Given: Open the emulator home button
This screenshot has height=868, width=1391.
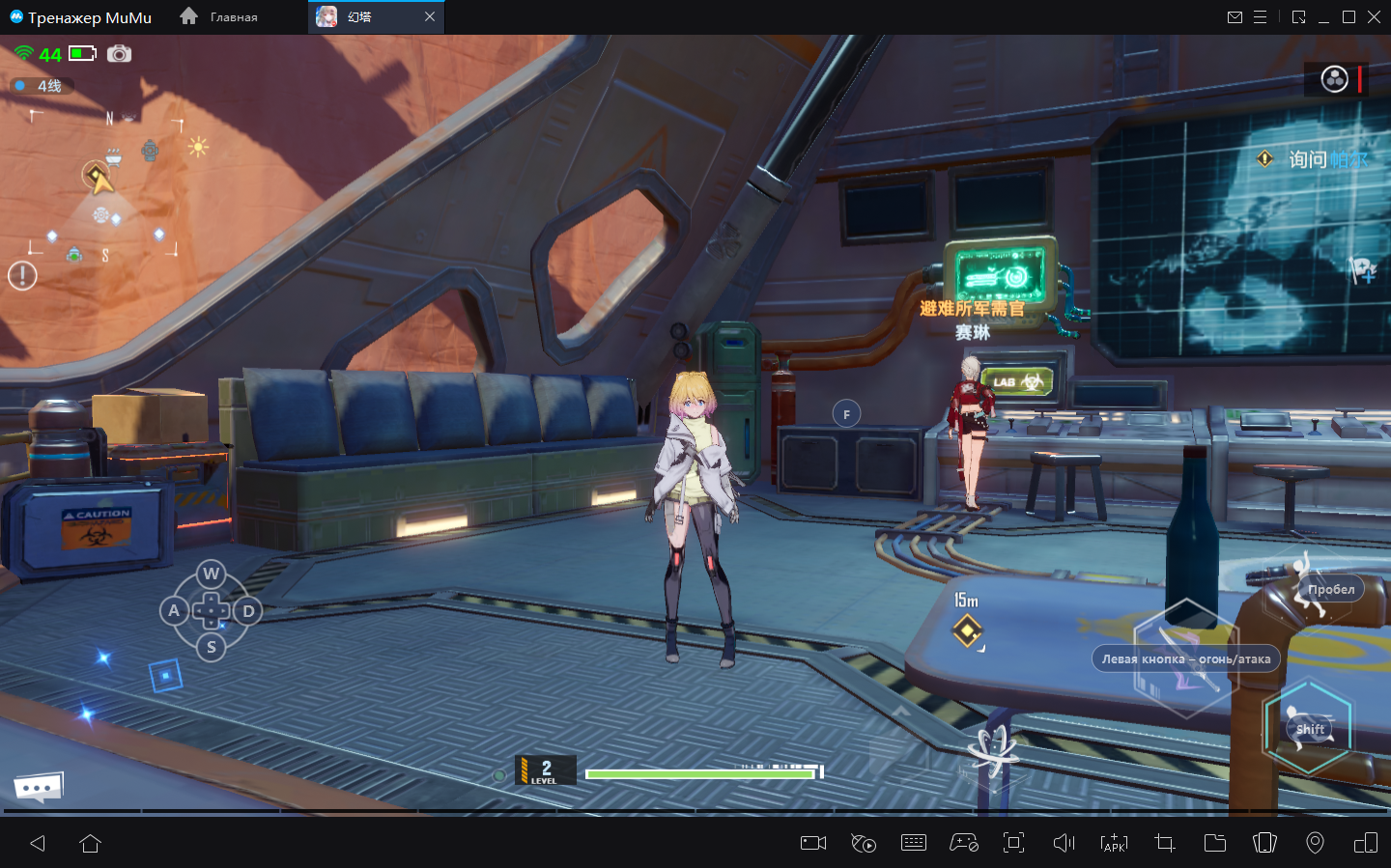Looking at the screenshot, I should [x=91, y=843].
